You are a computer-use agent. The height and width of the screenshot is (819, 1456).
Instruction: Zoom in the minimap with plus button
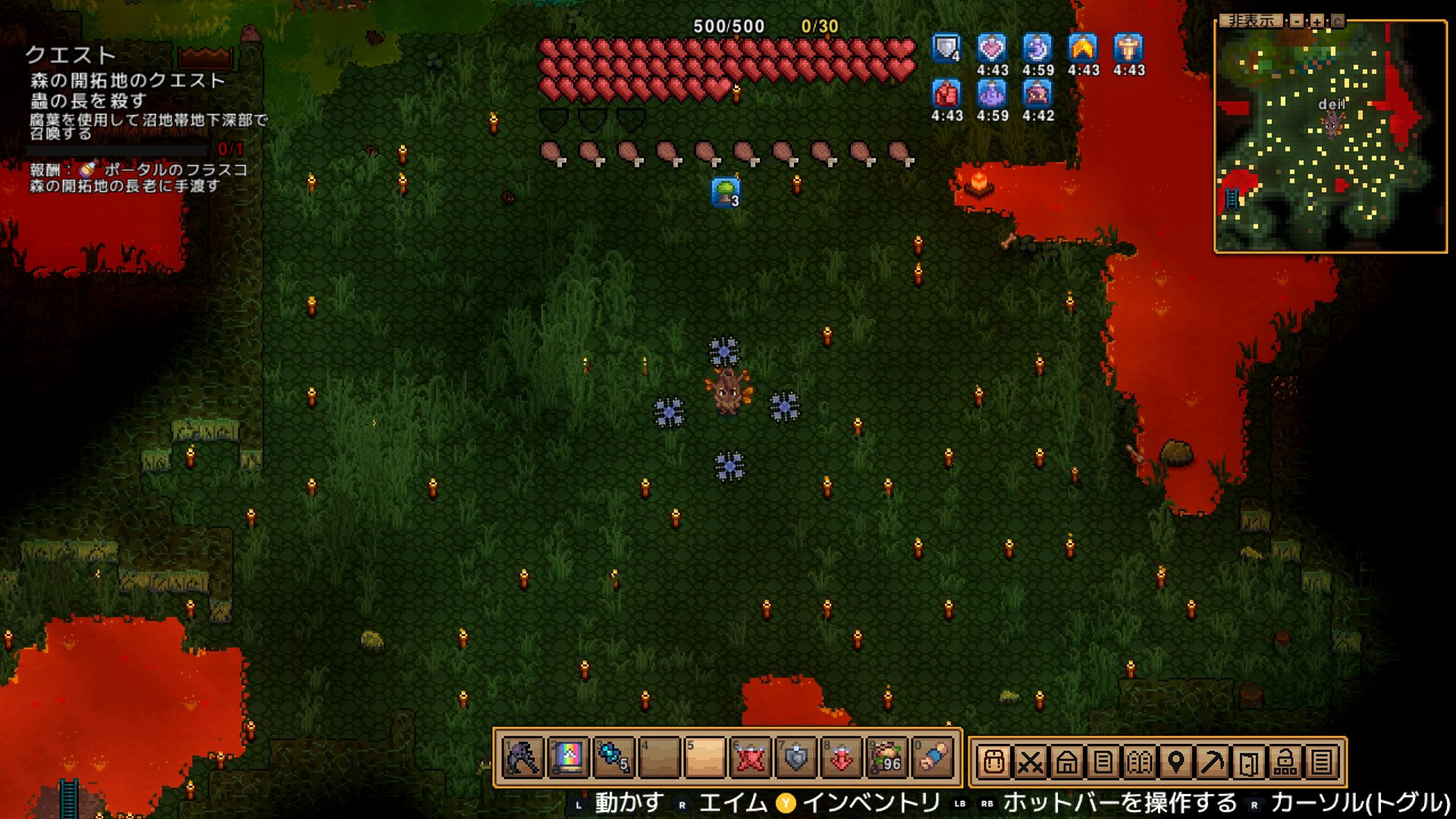pos(1317,21)
